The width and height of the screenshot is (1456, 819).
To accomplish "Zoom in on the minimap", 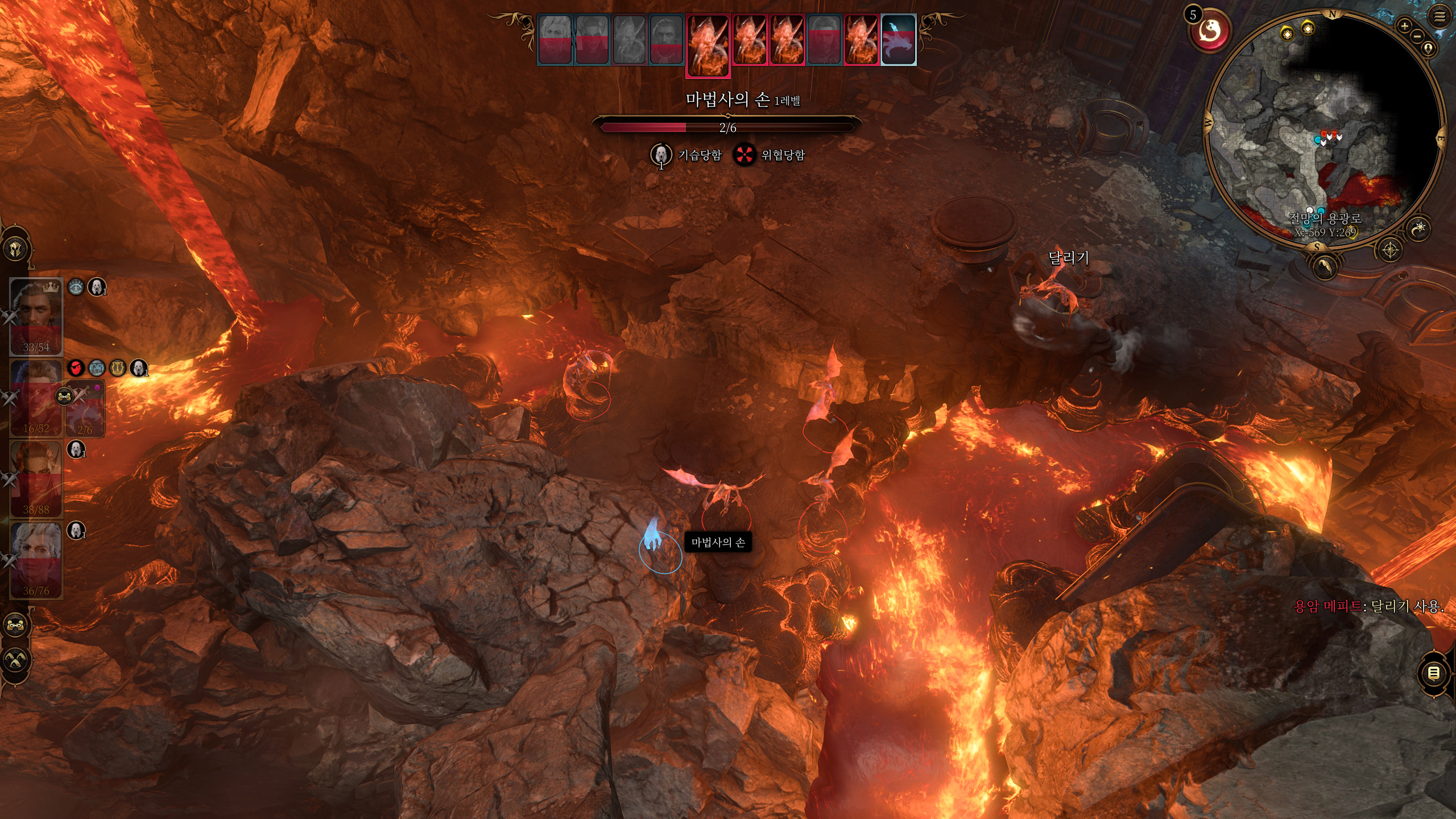I will (x=1404, y=26).
